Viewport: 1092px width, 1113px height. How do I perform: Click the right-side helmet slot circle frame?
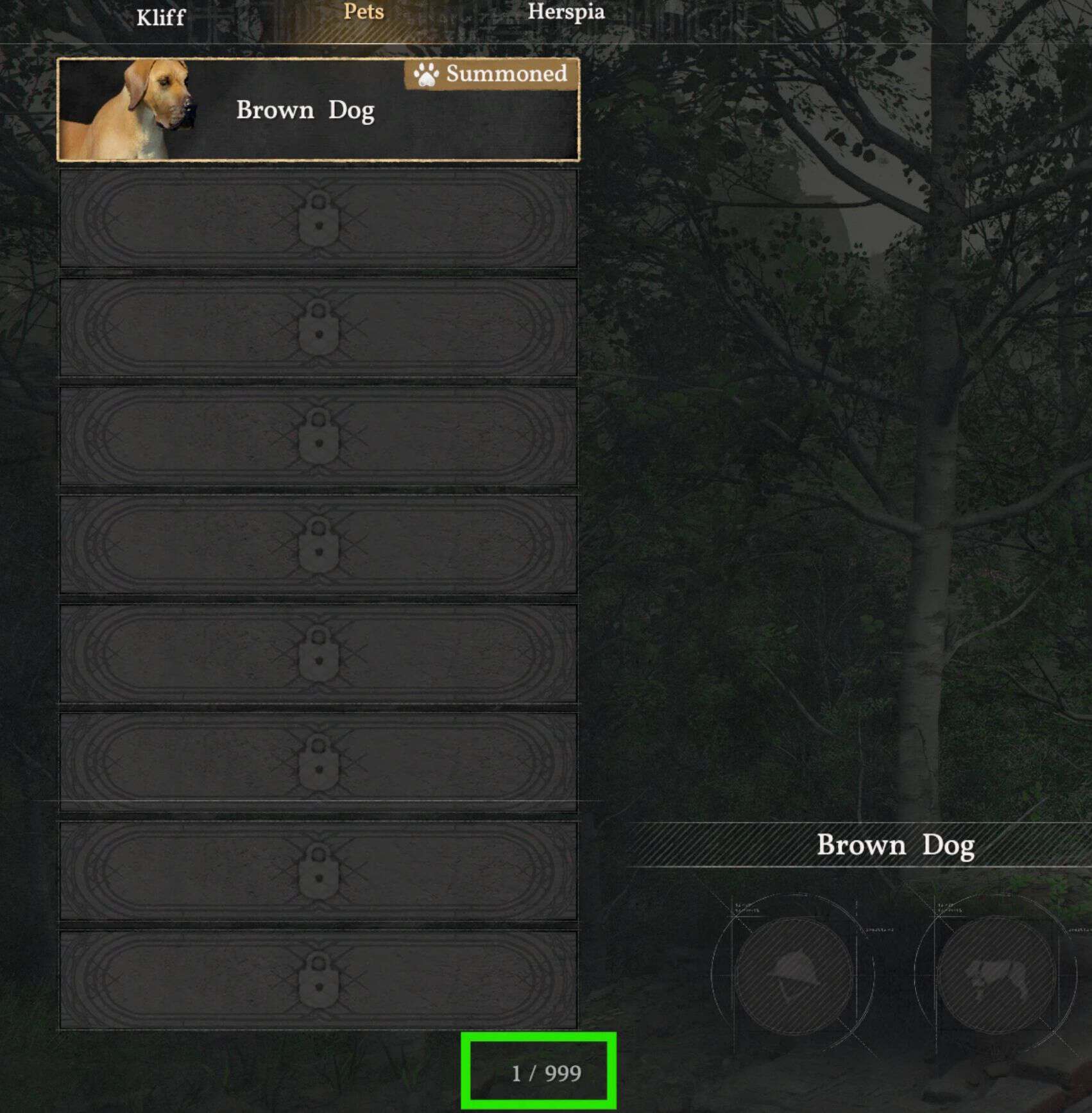point(796,972)
